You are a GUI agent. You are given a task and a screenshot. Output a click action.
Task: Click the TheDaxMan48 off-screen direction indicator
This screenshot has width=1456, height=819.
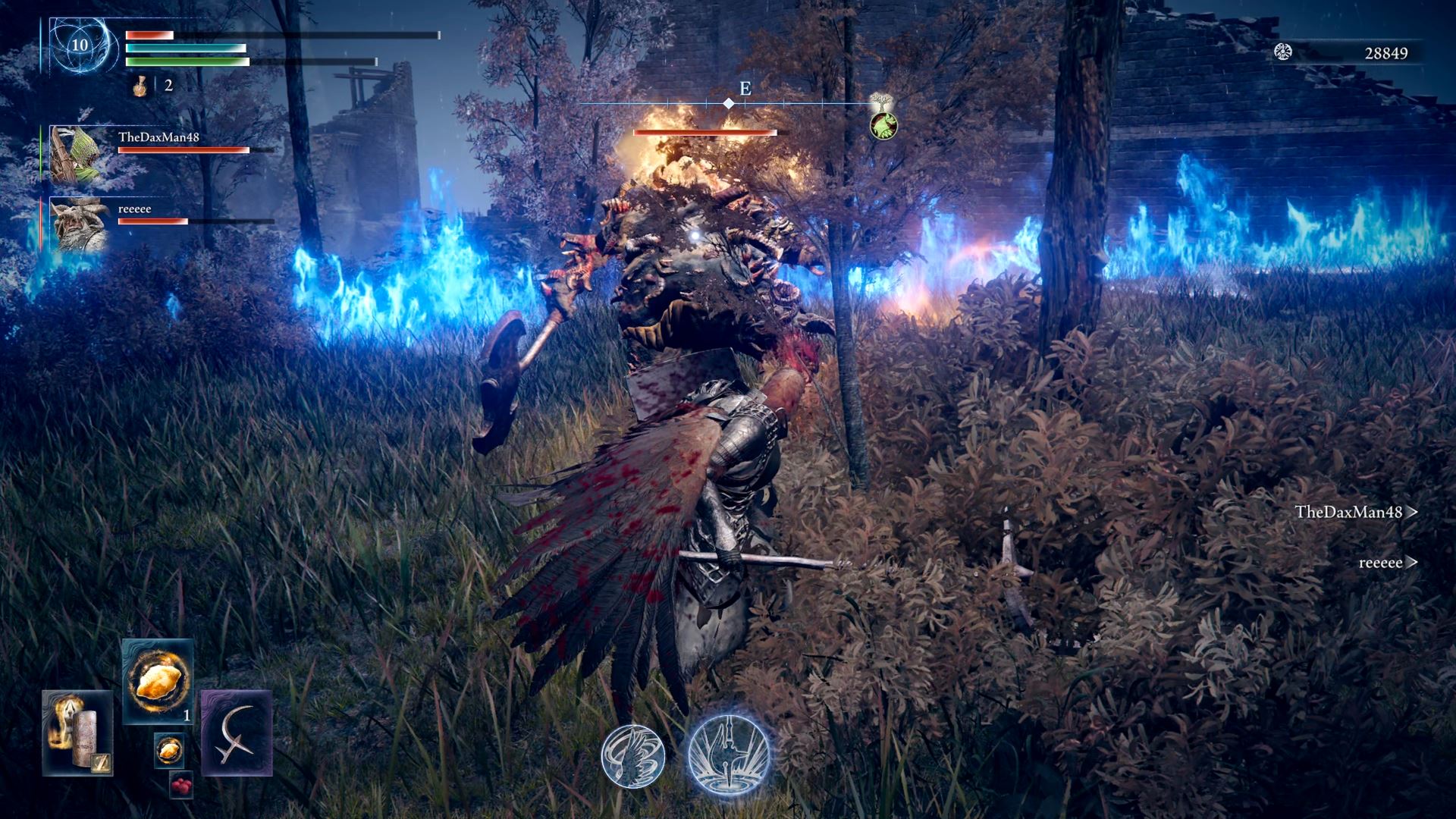(1356, 512)
